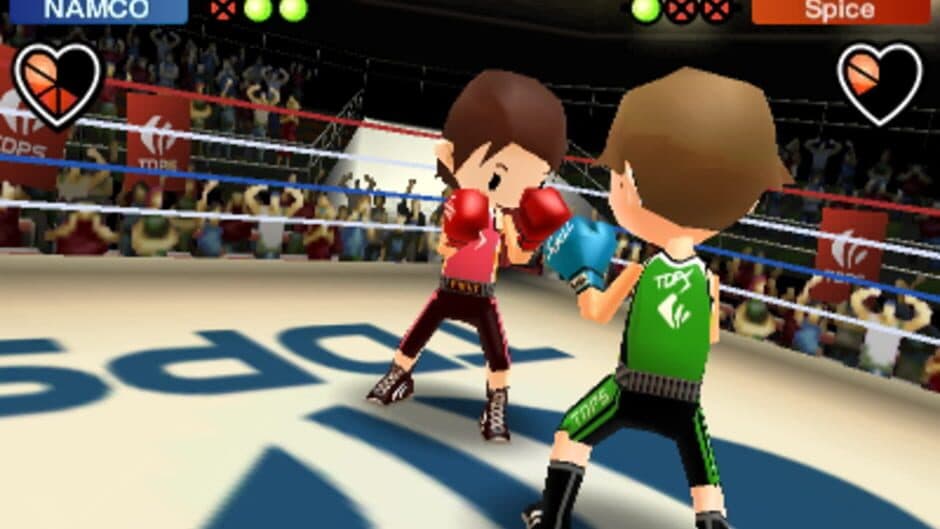Click NAMCO's heart icon
This screenshot has width=940, height=529.
coord(56,83)
